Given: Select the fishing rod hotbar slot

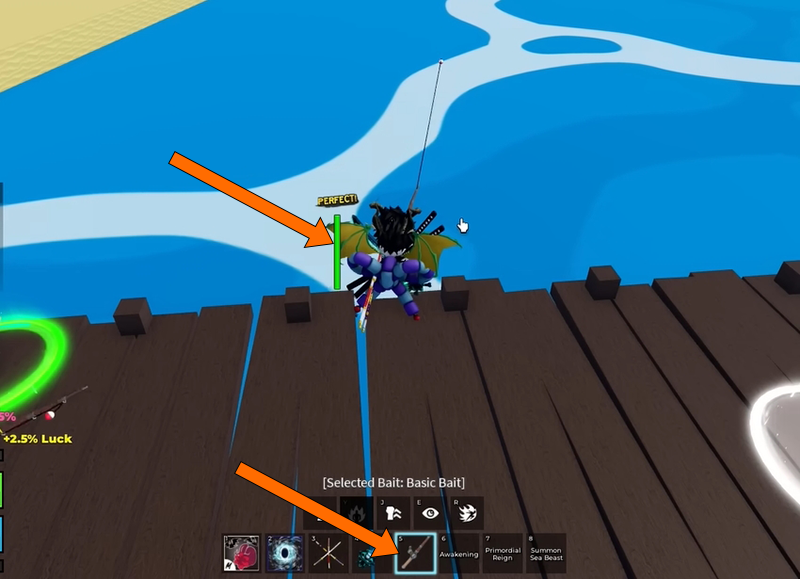Looking at the screenshot, I should point(414,553).
